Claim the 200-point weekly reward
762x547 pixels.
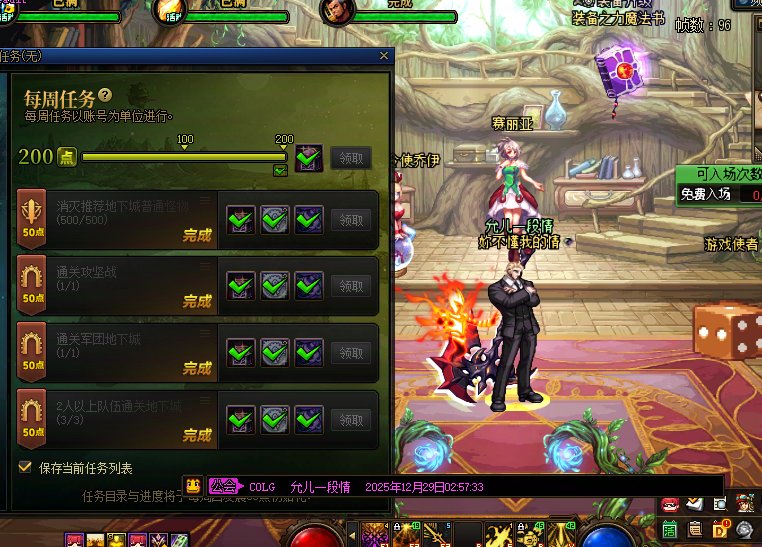click(350, 157)
